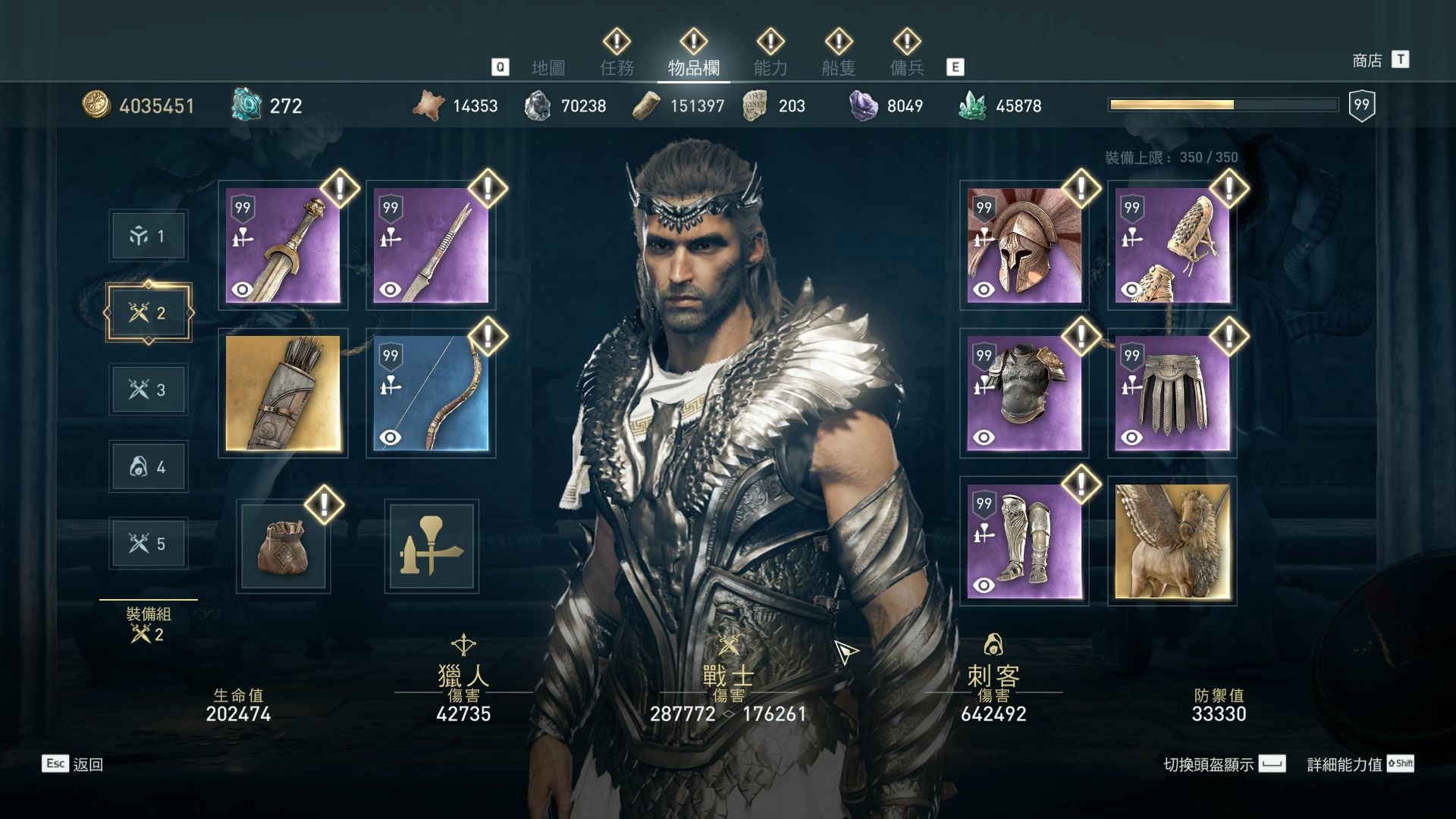Image resolution: width=1456 pixels, height=819 pixels.
Task: Open the leather pouch slot
Action: 283,546
